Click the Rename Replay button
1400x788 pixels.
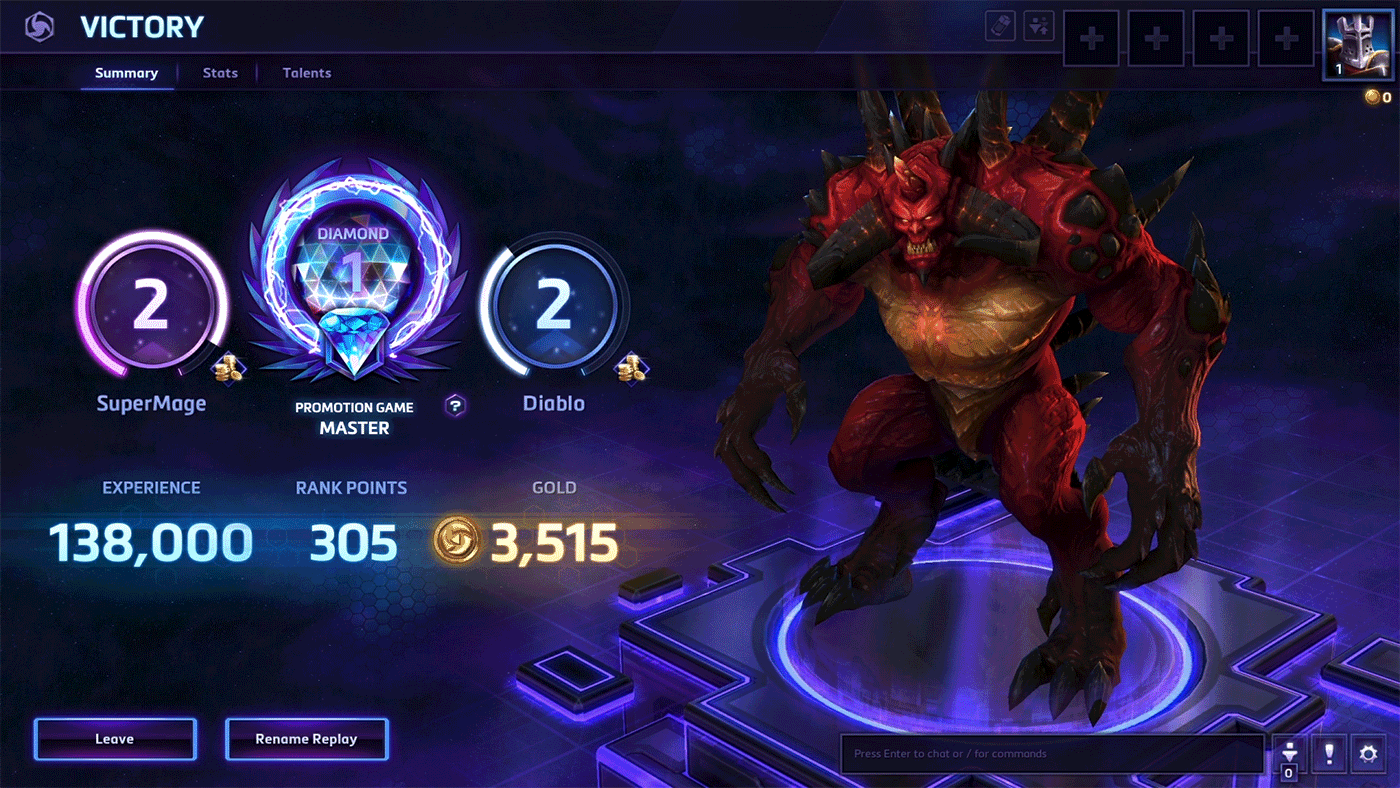click(306, 739)
